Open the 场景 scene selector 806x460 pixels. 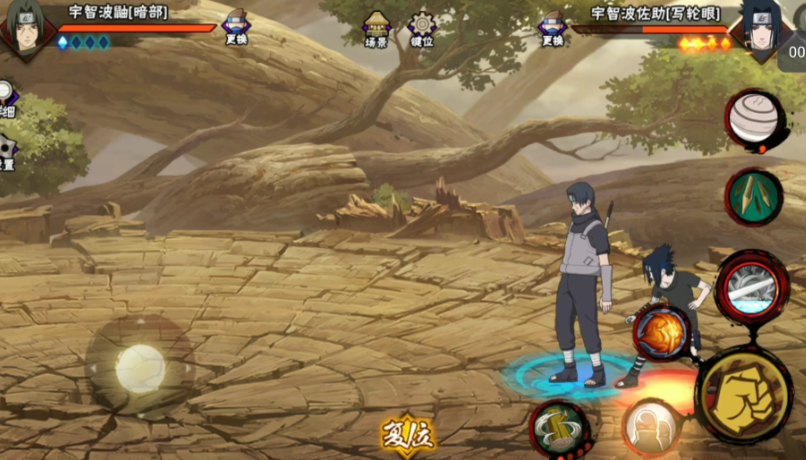click(x=377, y=28)
